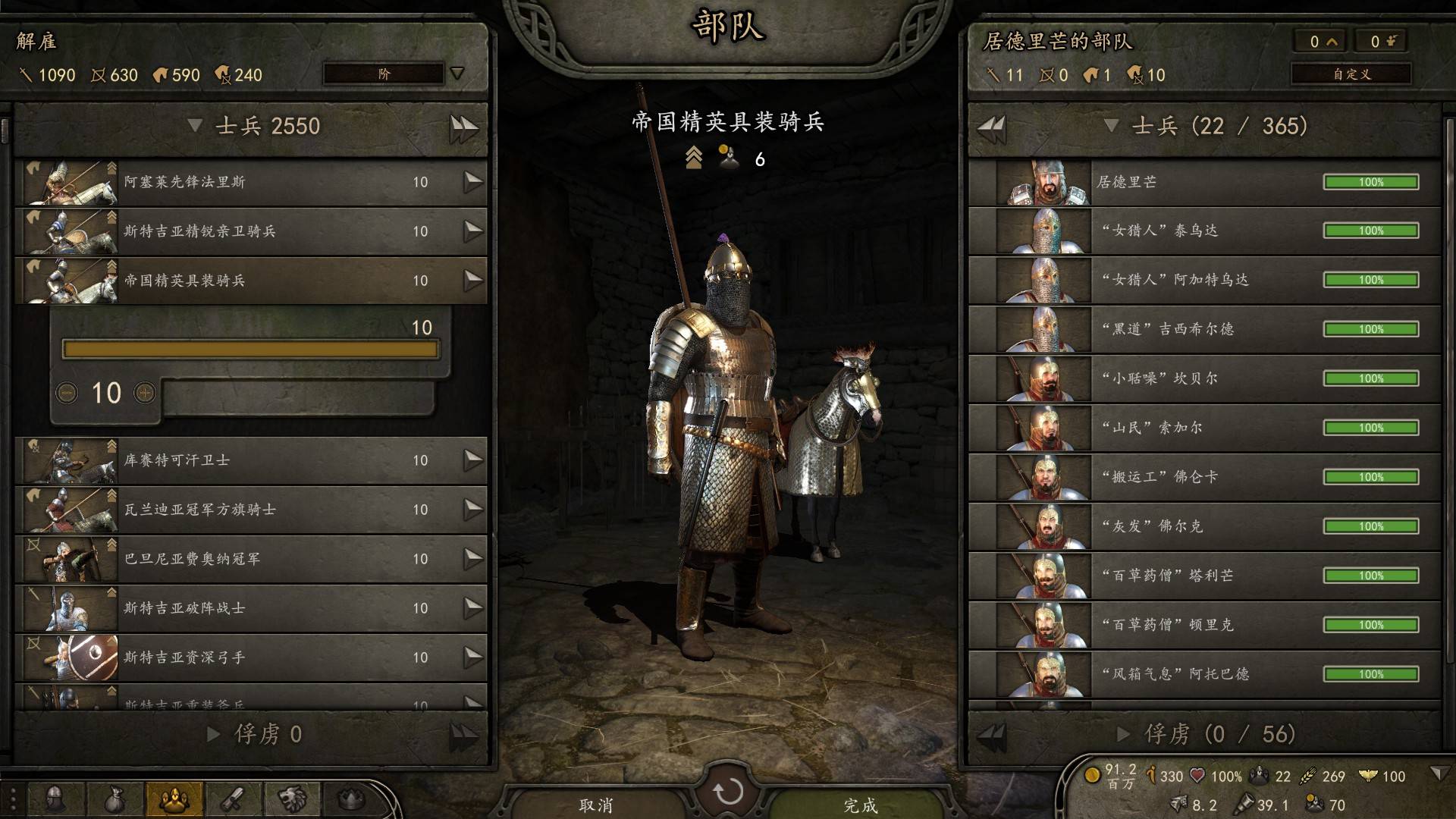Expand the left 俘虏 0 section
The image size is (1456, 819).
214,734
